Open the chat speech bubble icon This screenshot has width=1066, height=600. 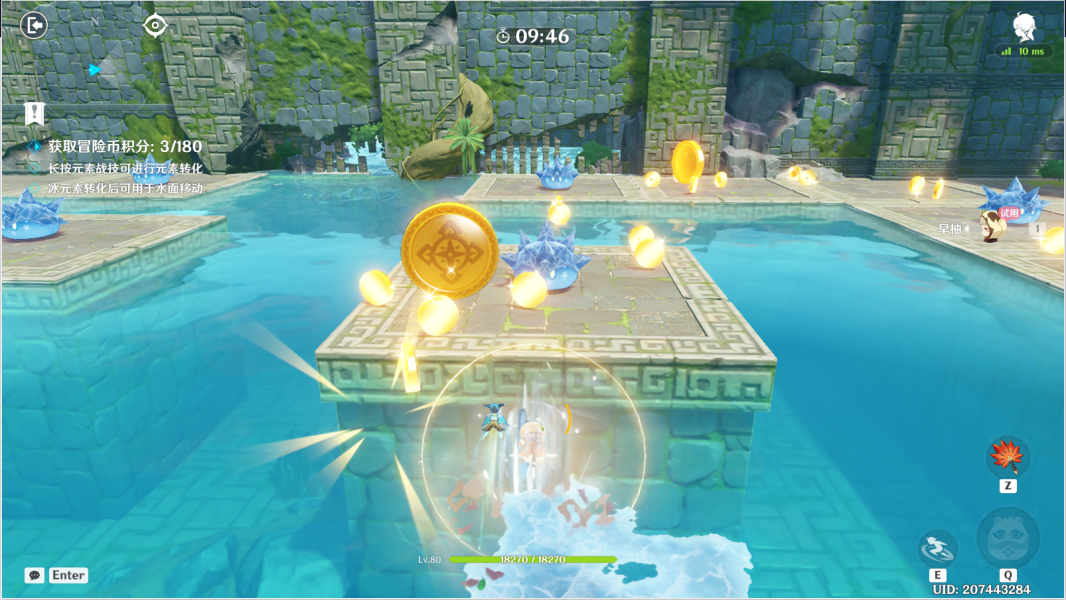(35, 575)
